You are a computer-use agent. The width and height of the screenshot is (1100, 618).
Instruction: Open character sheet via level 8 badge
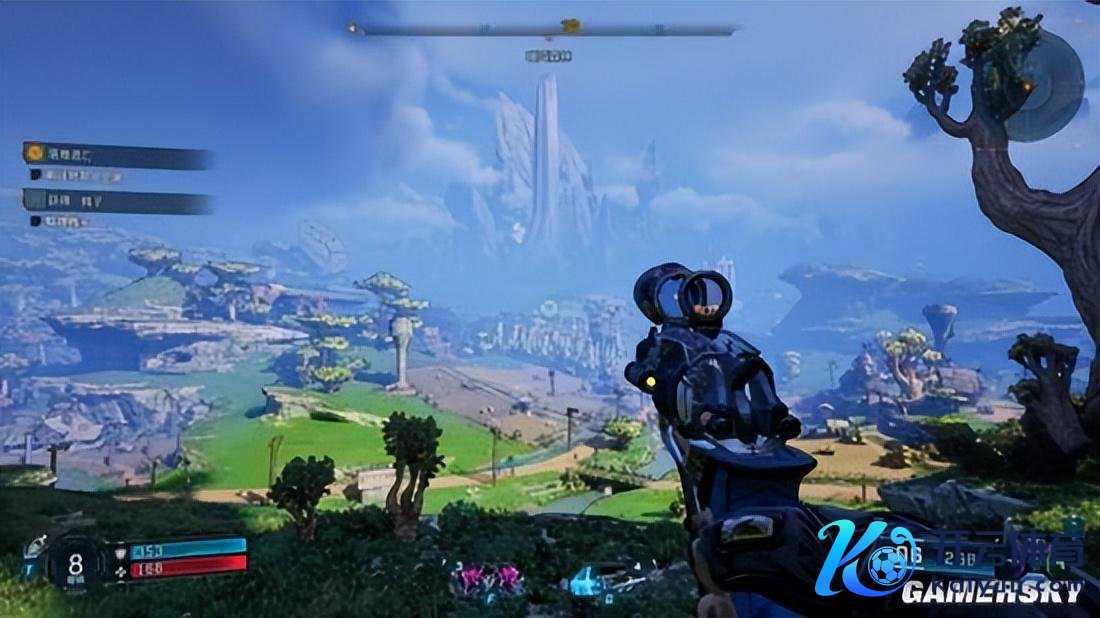point(74,562)
